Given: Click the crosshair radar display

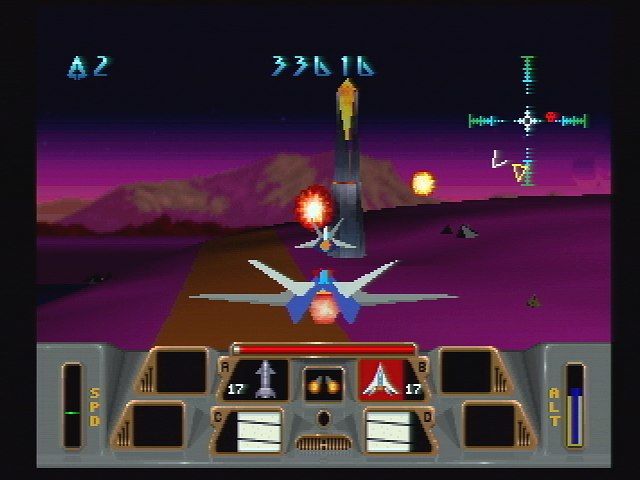Looking at the screenshot, I should [x=528, y=121].
